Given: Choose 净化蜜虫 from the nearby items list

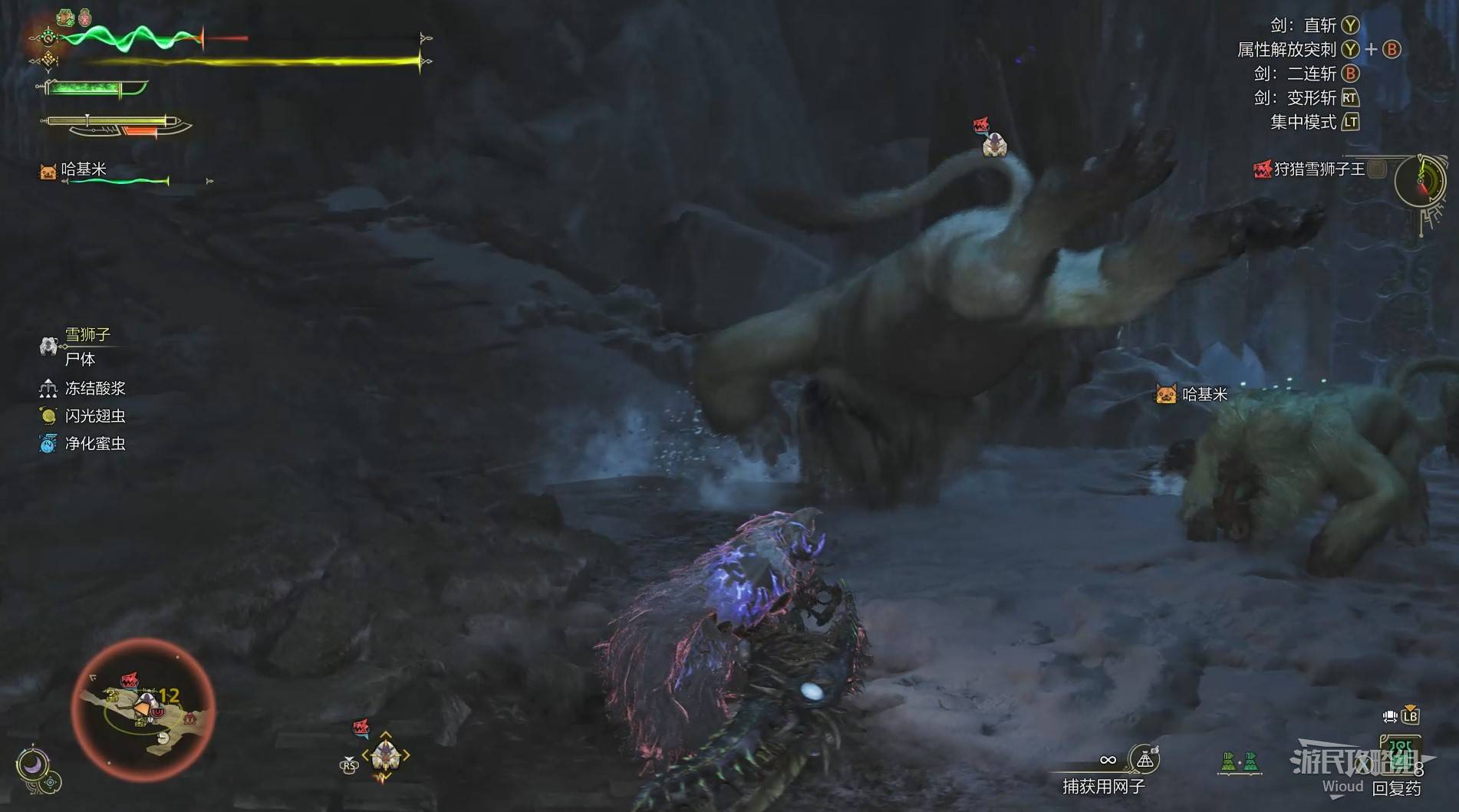Looking at the screenshot, I should click(94, 444).
